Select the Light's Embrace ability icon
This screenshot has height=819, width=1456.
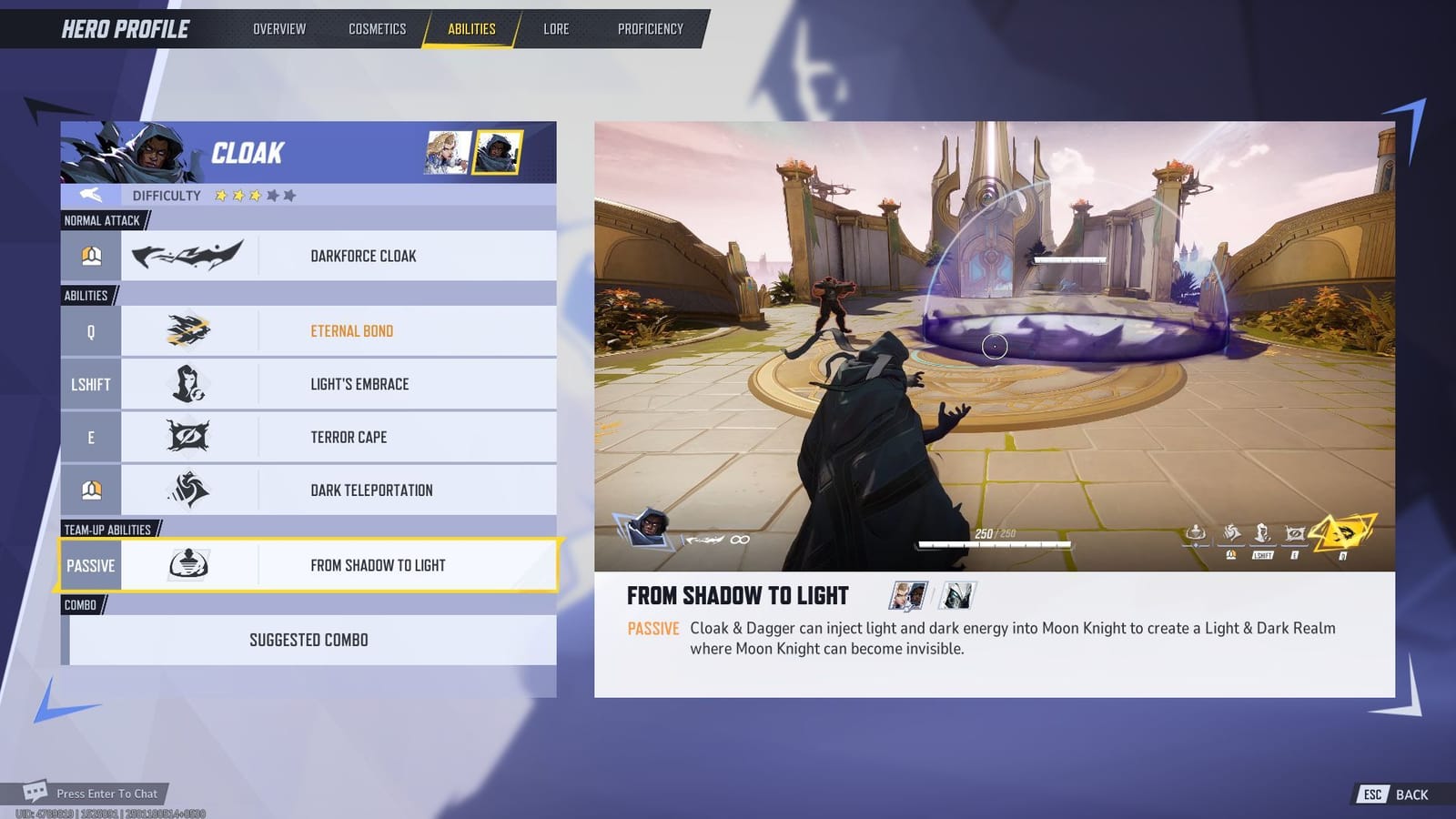[x=189, y=383]
